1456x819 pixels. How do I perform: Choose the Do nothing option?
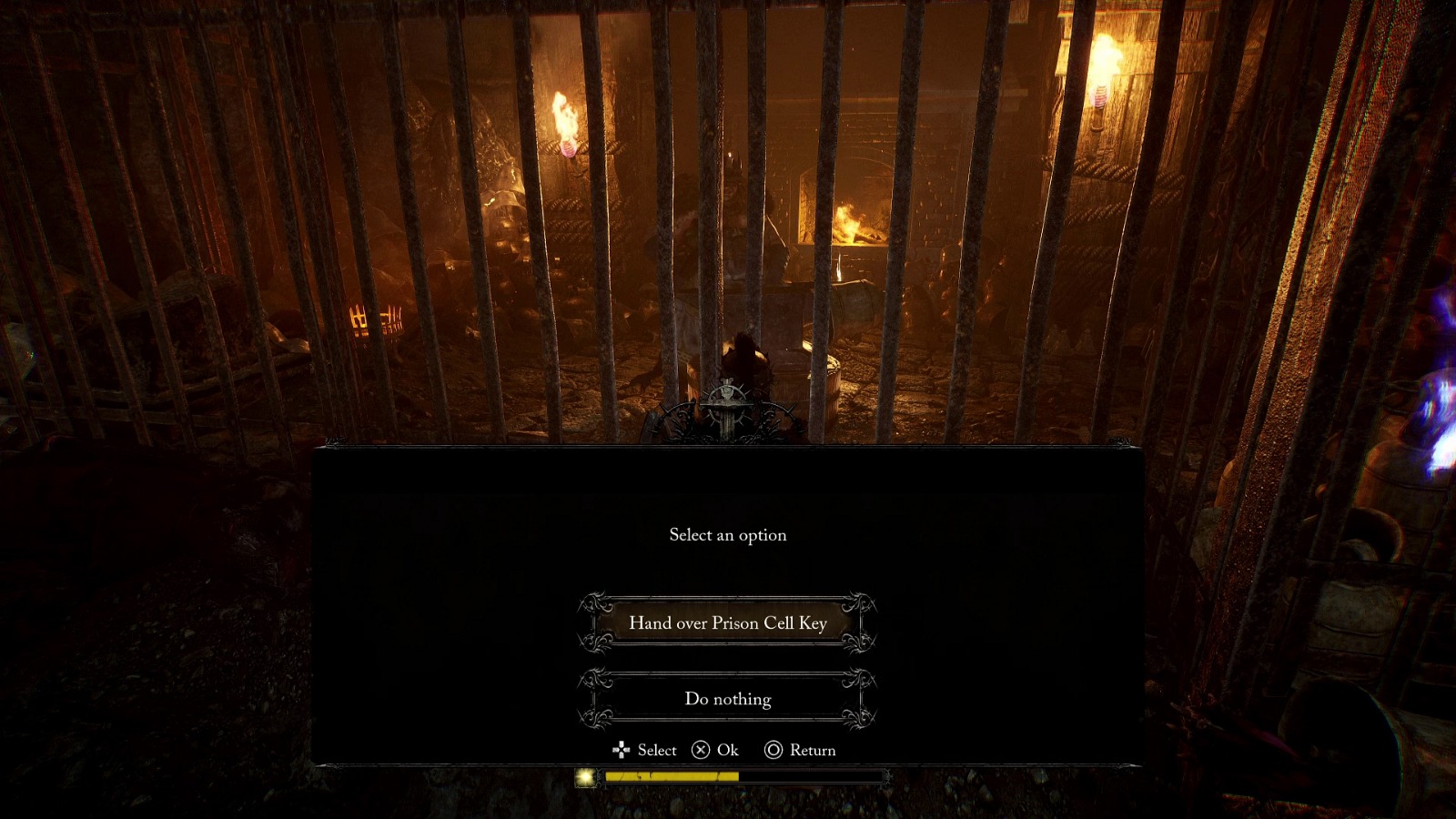click(728, 699)
